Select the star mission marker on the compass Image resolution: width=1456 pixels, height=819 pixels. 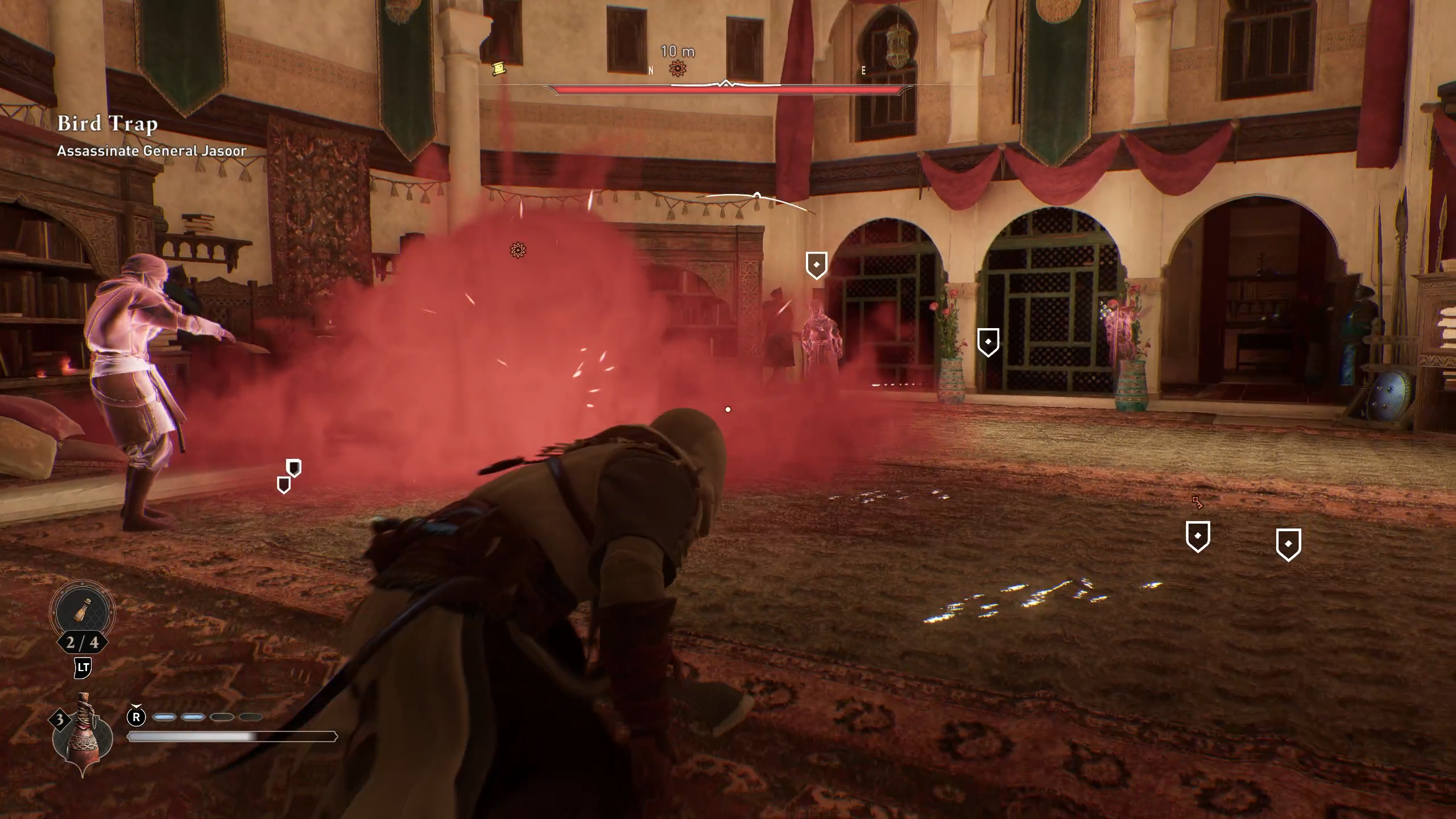coord(676,68)
